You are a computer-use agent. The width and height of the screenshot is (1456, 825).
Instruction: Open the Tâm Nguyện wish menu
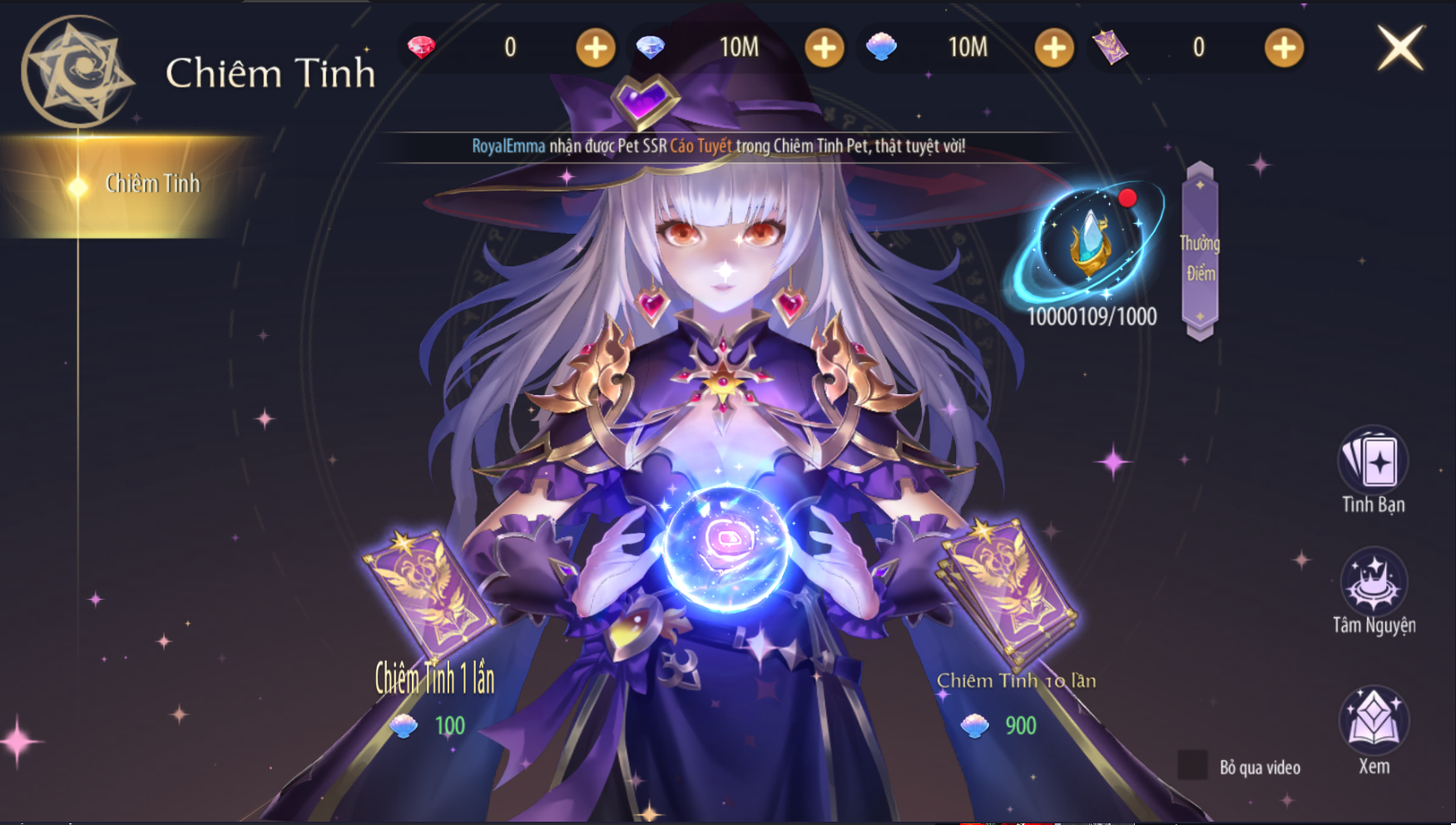point(1373,584)
